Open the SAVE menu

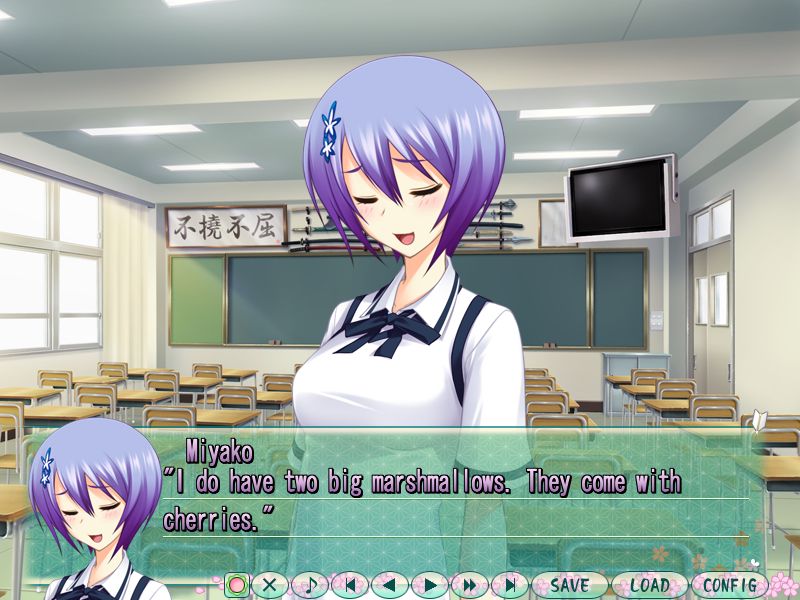click(569, 585)
